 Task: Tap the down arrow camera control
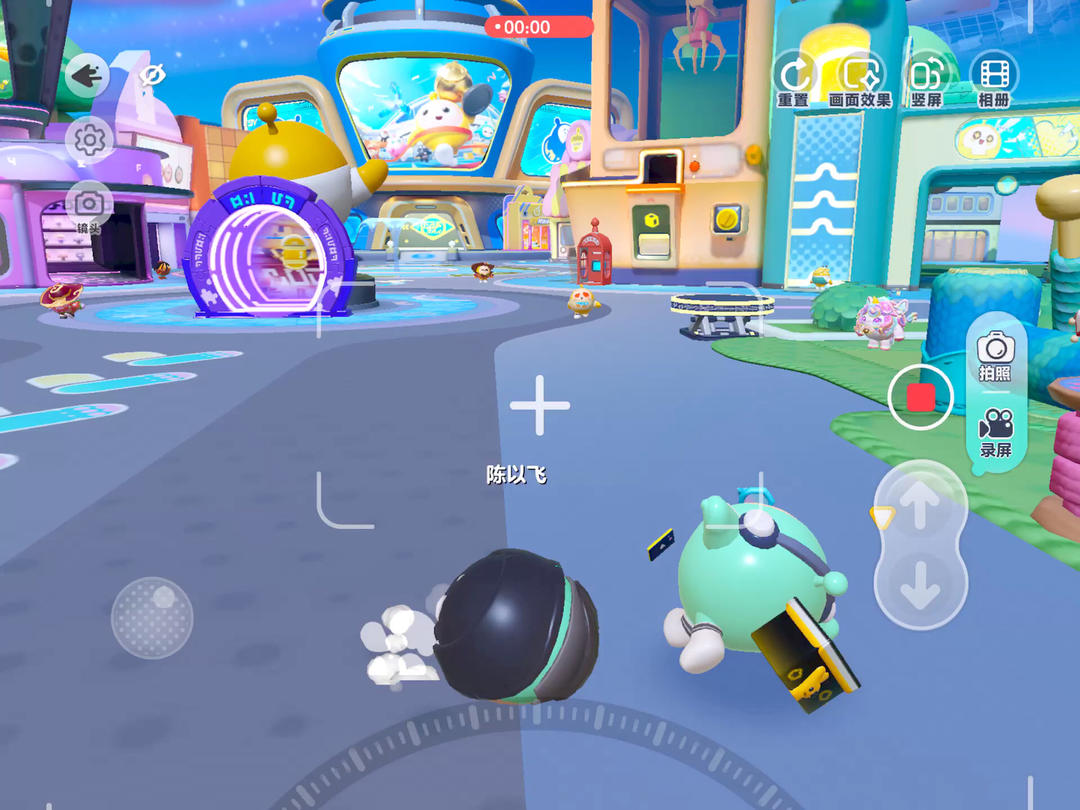click(x=920, y=587)
